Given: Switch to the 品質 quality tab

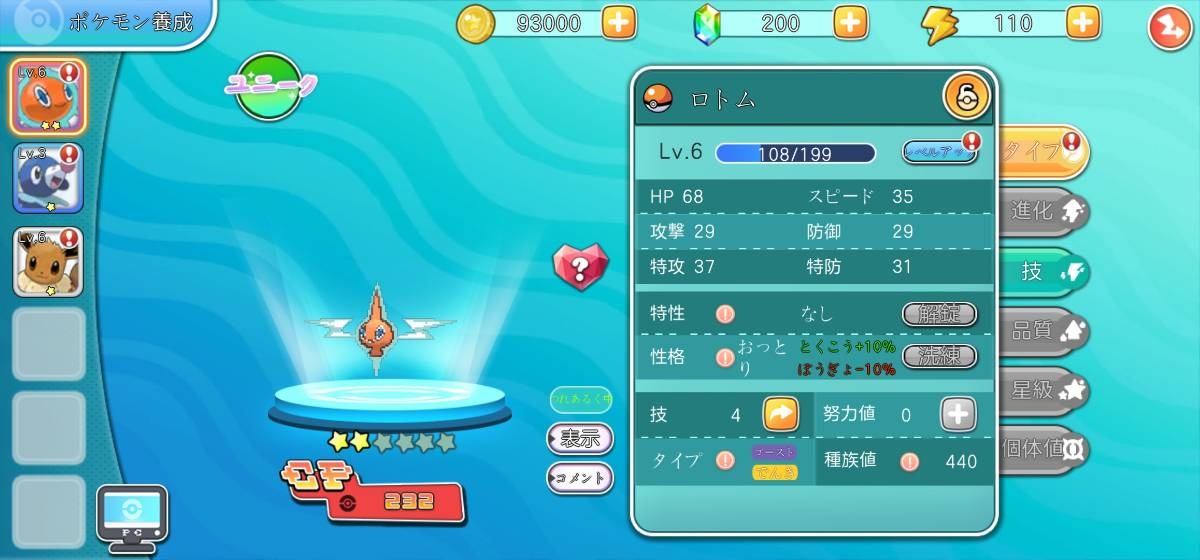Looking at the screenshot, I should [1045, 331].
